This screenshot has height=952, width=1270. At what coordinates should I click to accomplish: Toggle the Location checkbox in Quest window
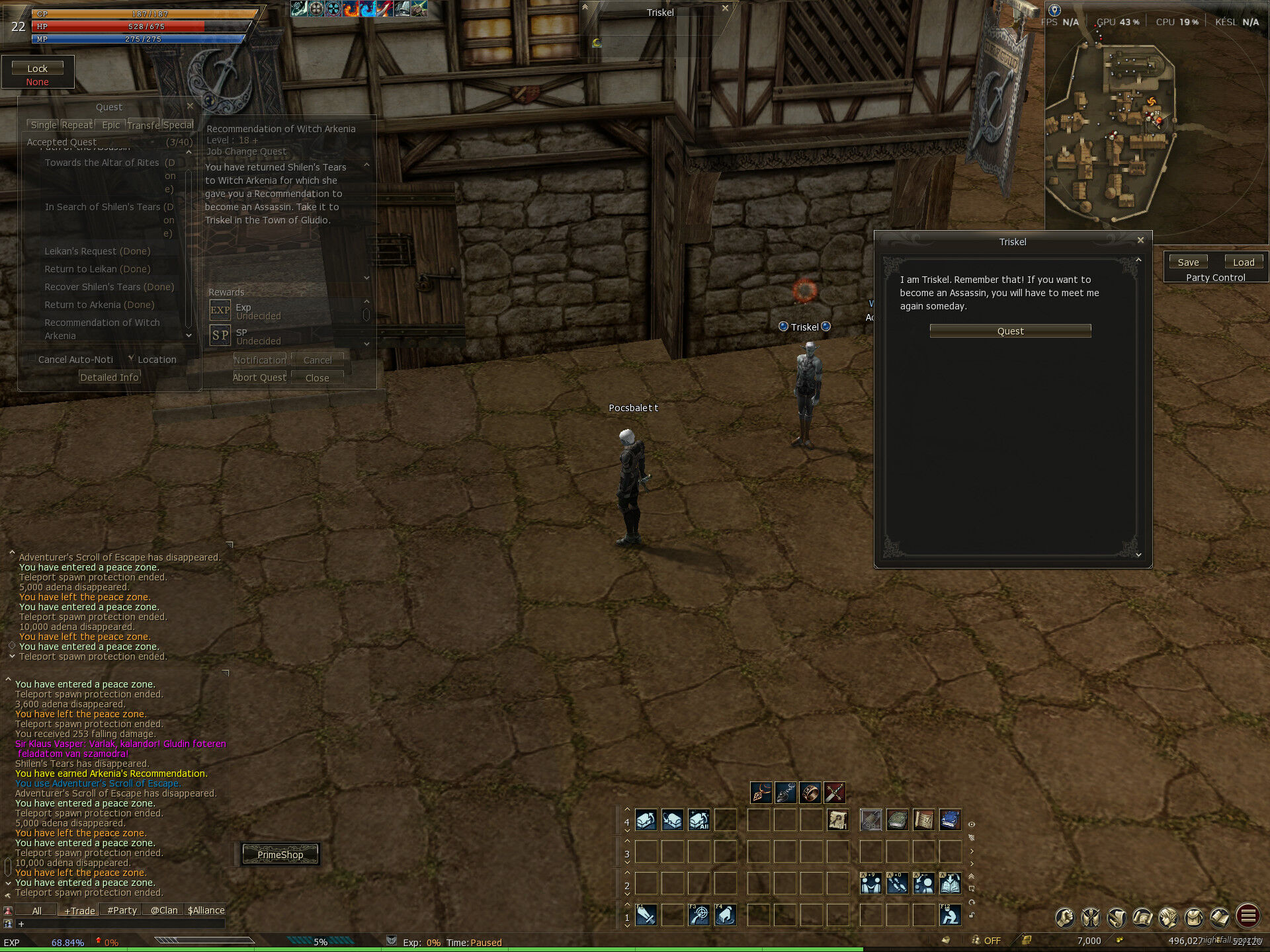click(131, 359)
